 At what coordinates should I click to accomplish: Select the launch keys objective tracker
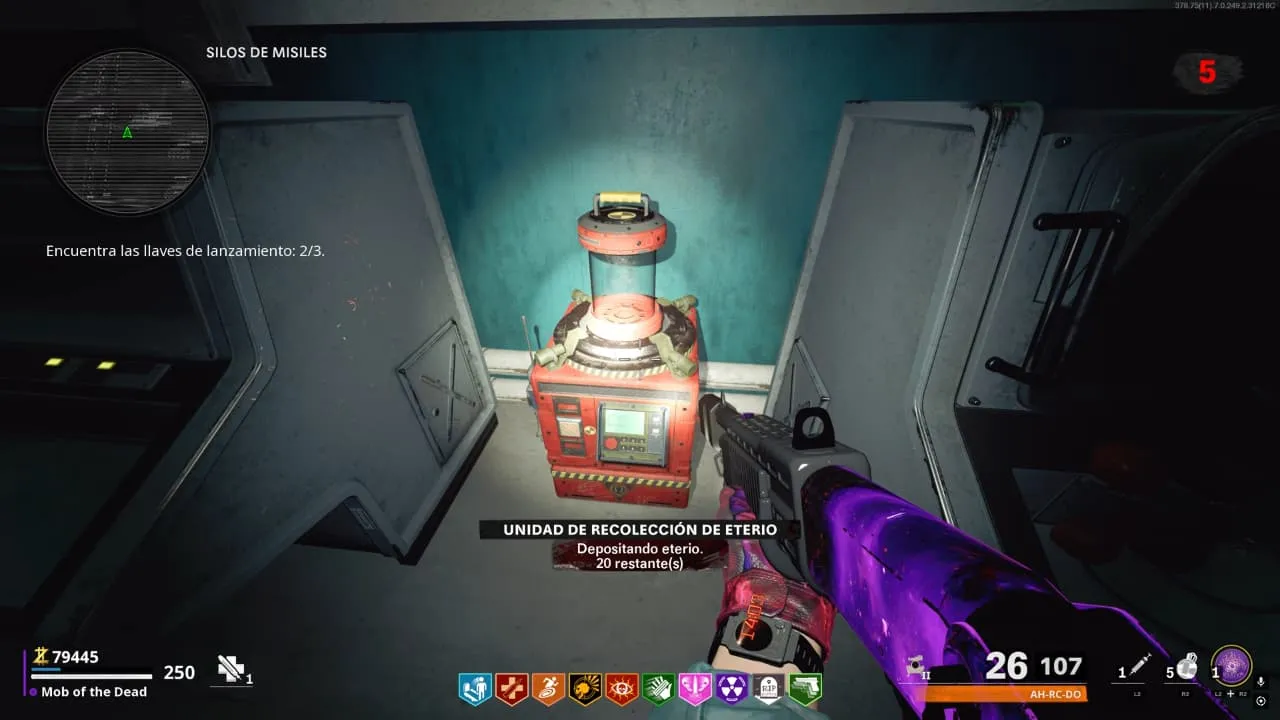(x=185, y=251)
